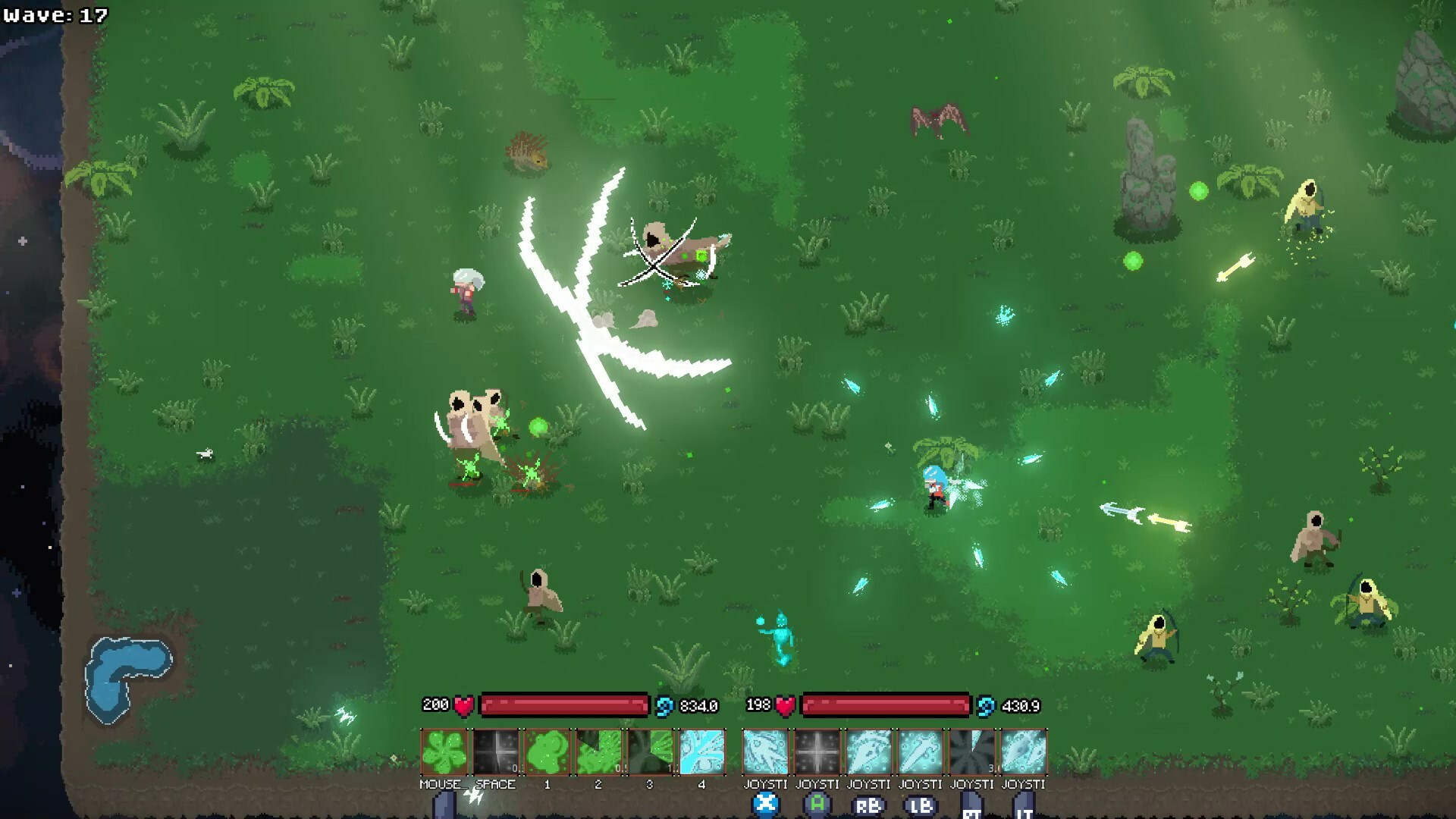Click the ice spear ability above RB

869,751
